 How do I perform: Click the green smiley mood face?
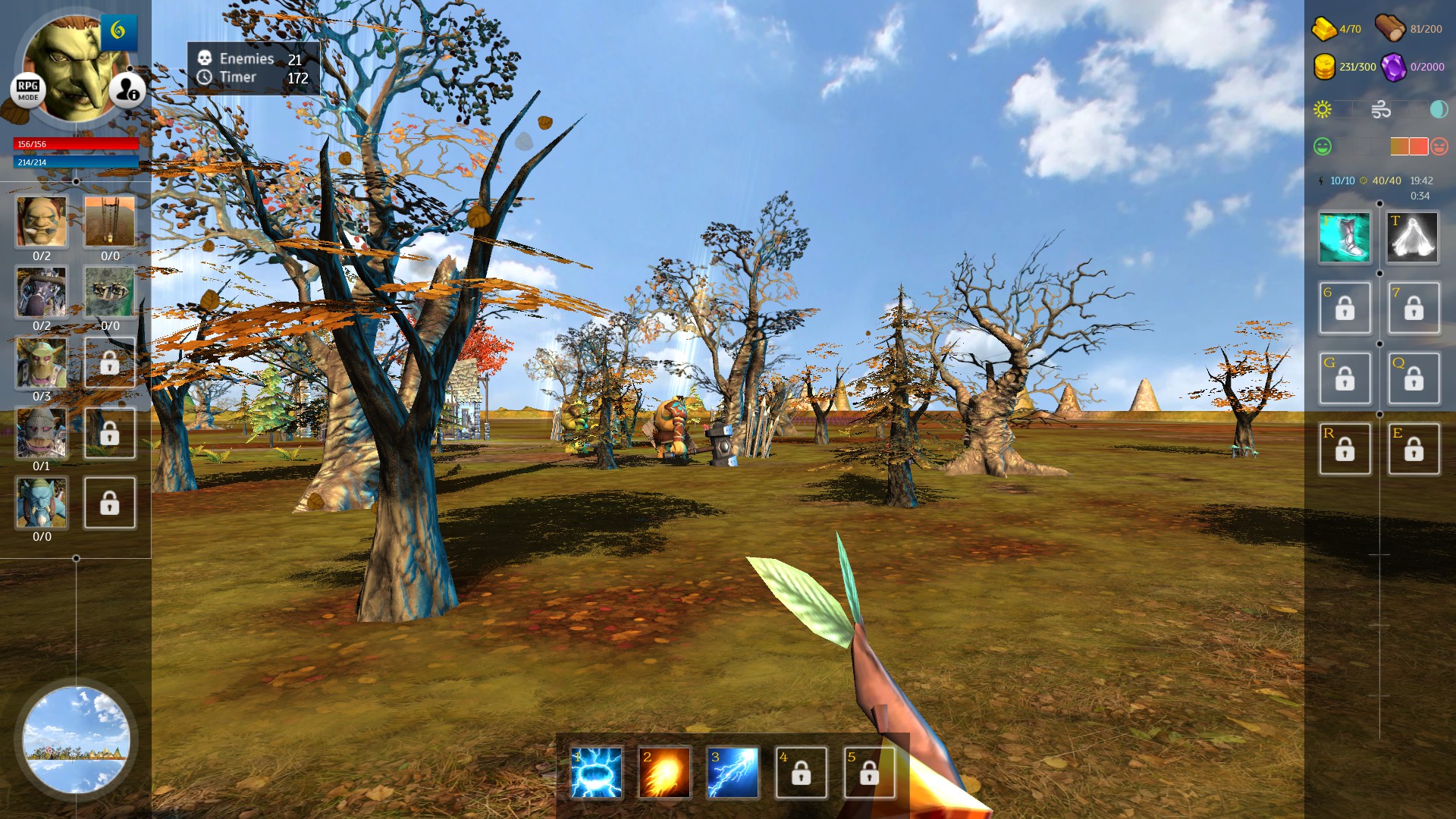coord(1321,144)
